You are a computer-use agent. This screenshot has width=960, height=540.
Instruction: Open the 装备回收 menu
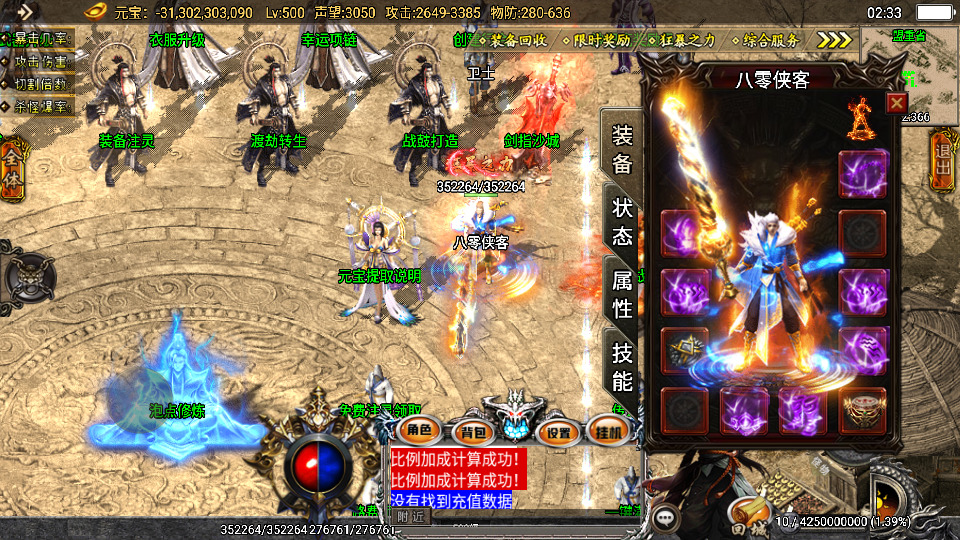(x=517, y=40)
